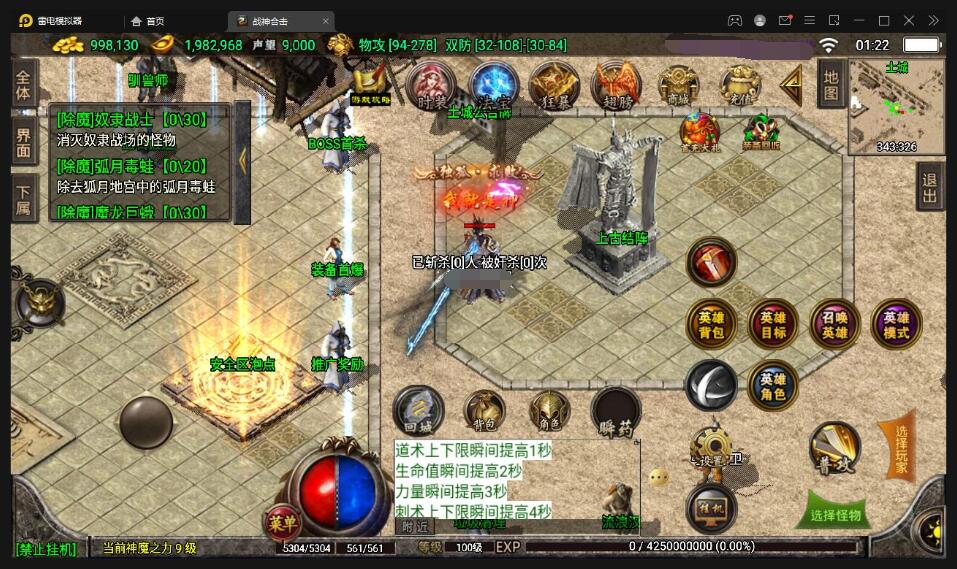Open the 英雄角色 hero character sheet

pos(773,387)
